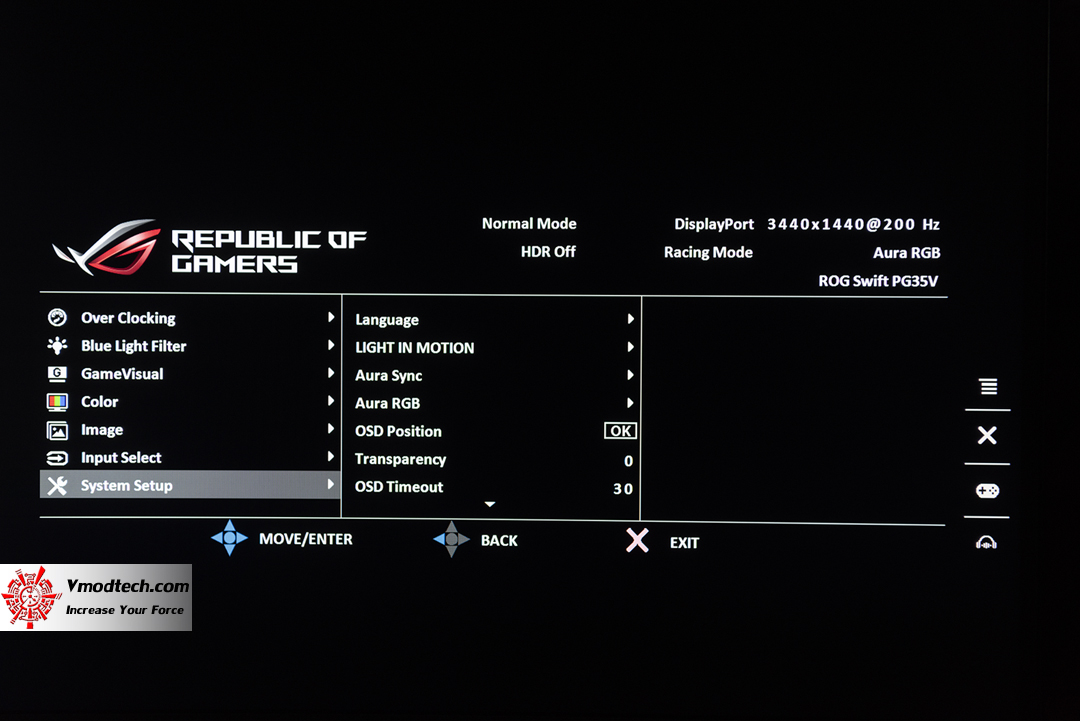Click the menu lines icon on the right
The image size is (1080, 721).
988,387
